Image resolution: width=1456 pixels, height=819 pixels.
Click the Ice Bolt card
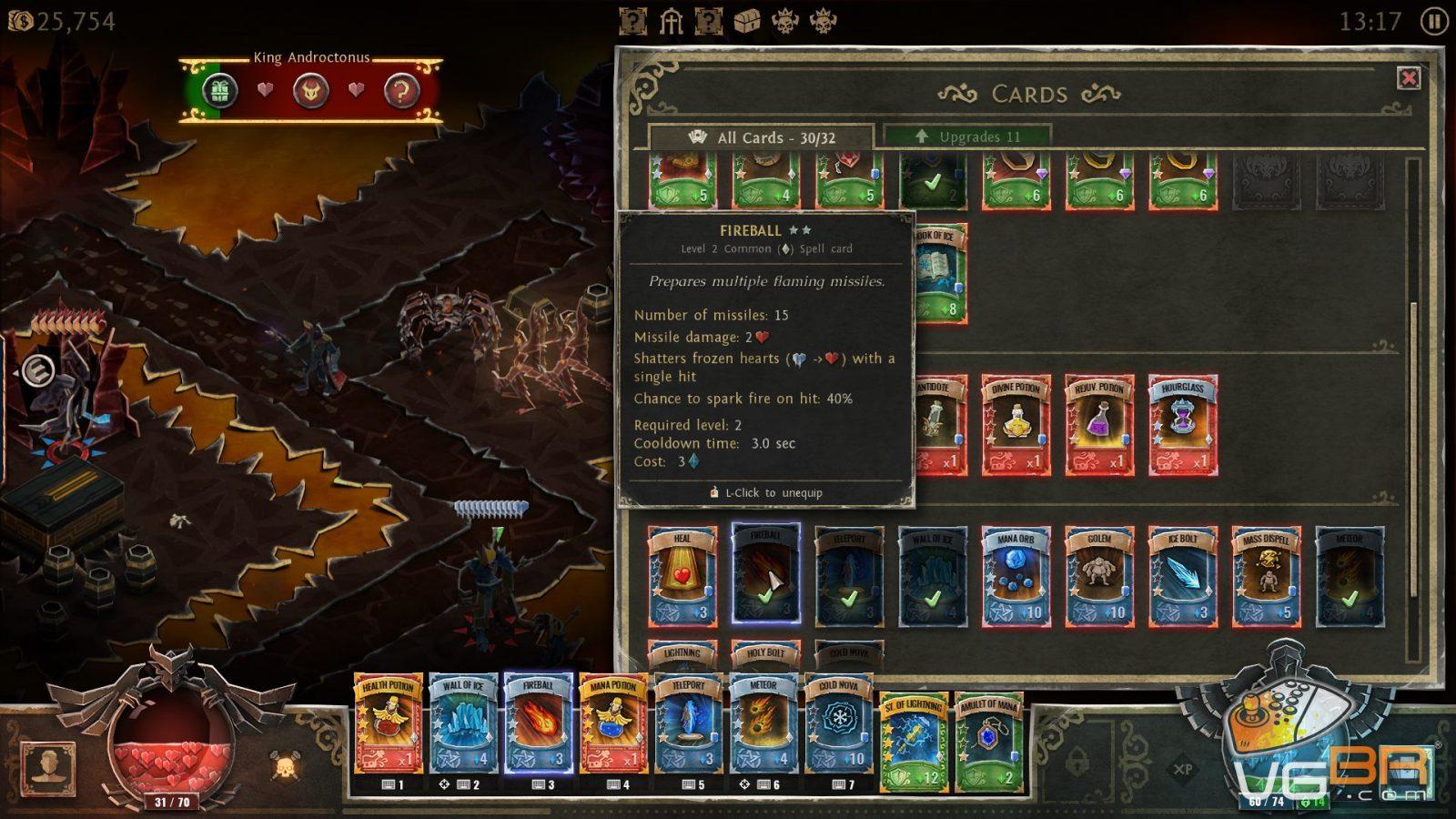click(x=1182, y=576)
